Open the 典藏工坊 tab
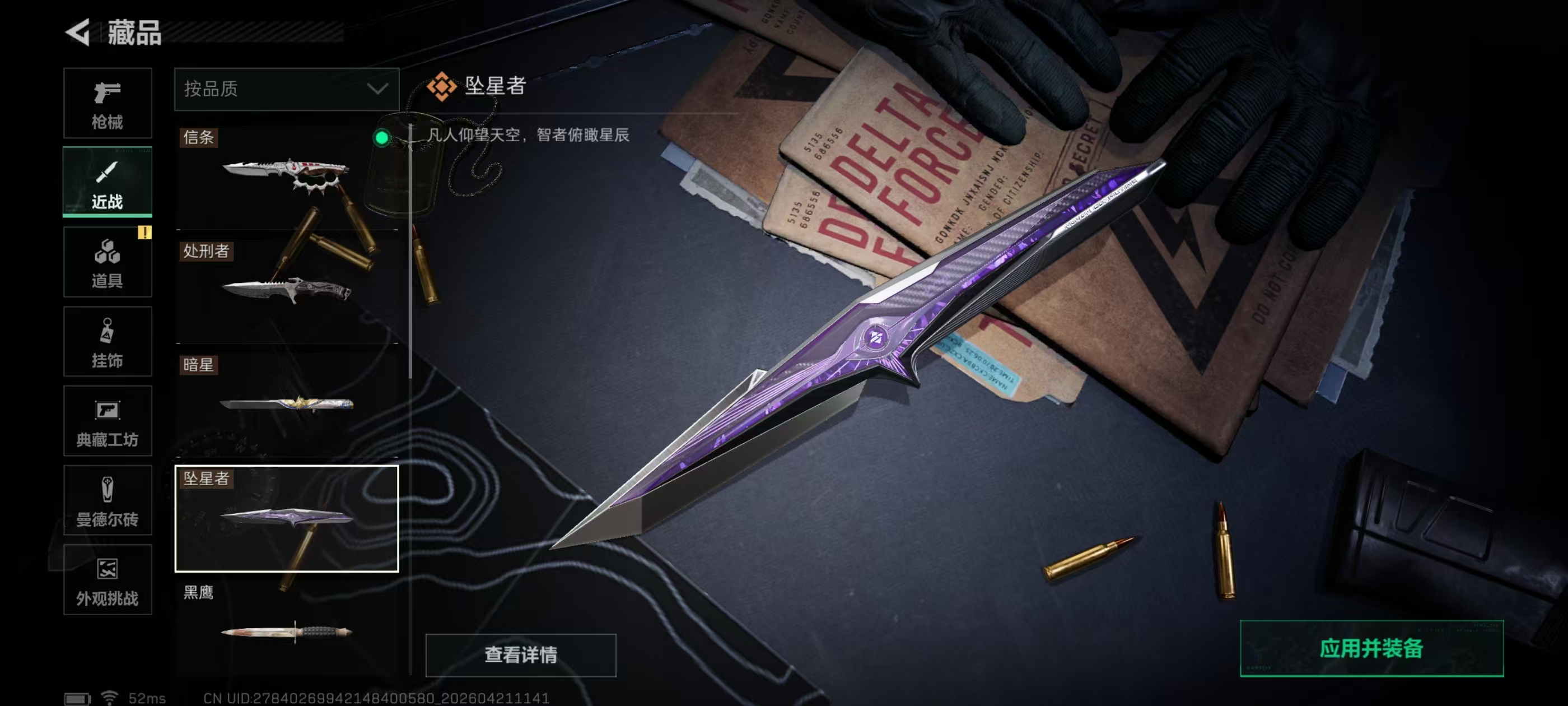1568x706 pixels. coord(107,421)
